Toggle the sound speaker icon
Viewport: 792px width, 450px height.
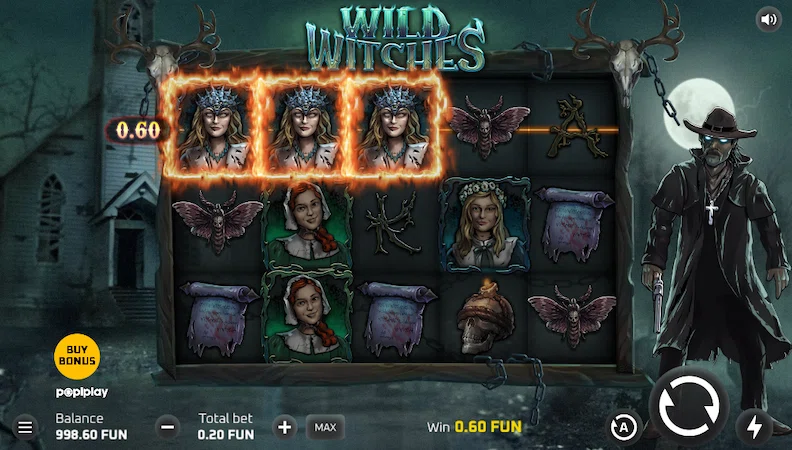point(768,19)
